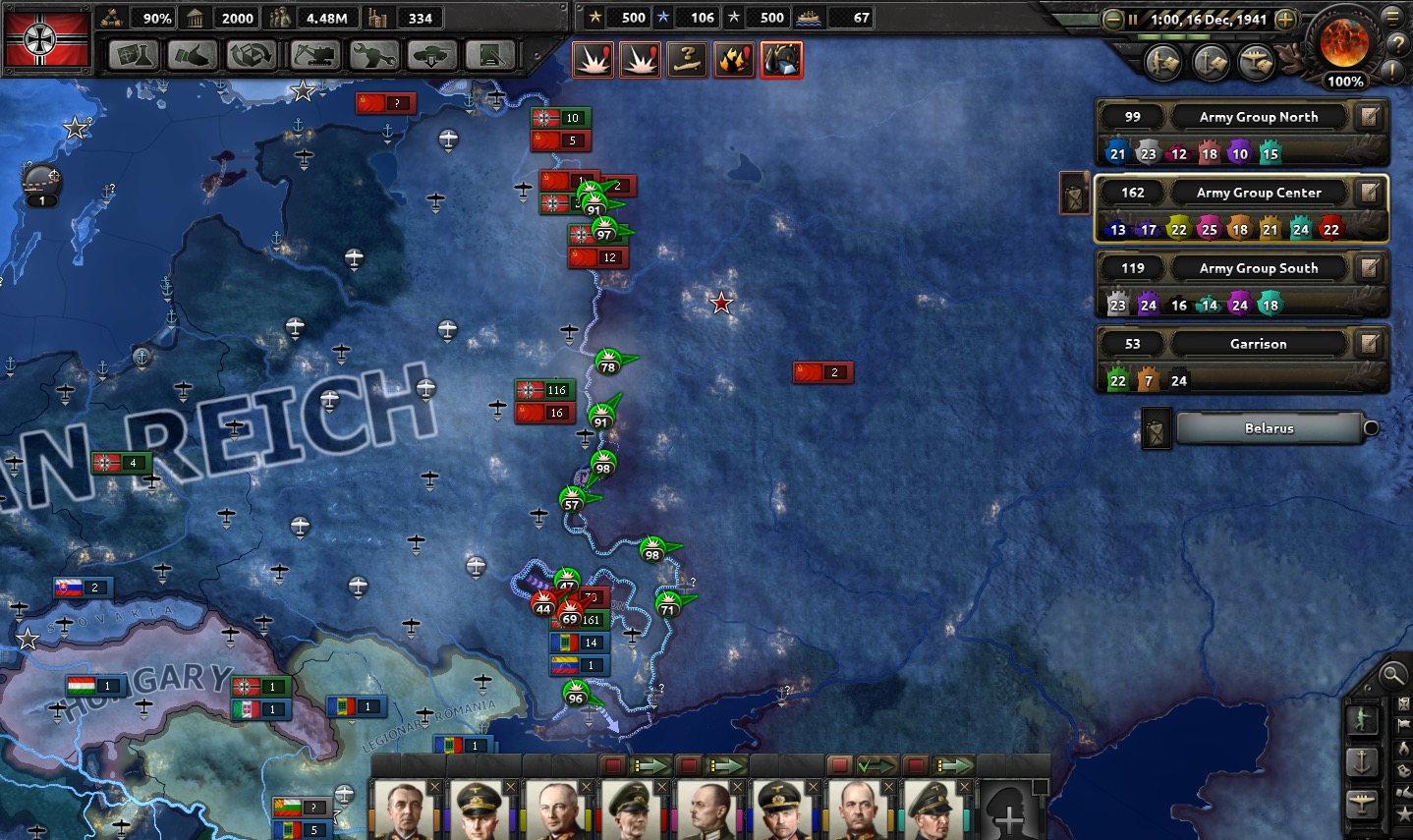Decrease game speed with the minus button
Viewport: 1413px width, 840px height.
1112,20
